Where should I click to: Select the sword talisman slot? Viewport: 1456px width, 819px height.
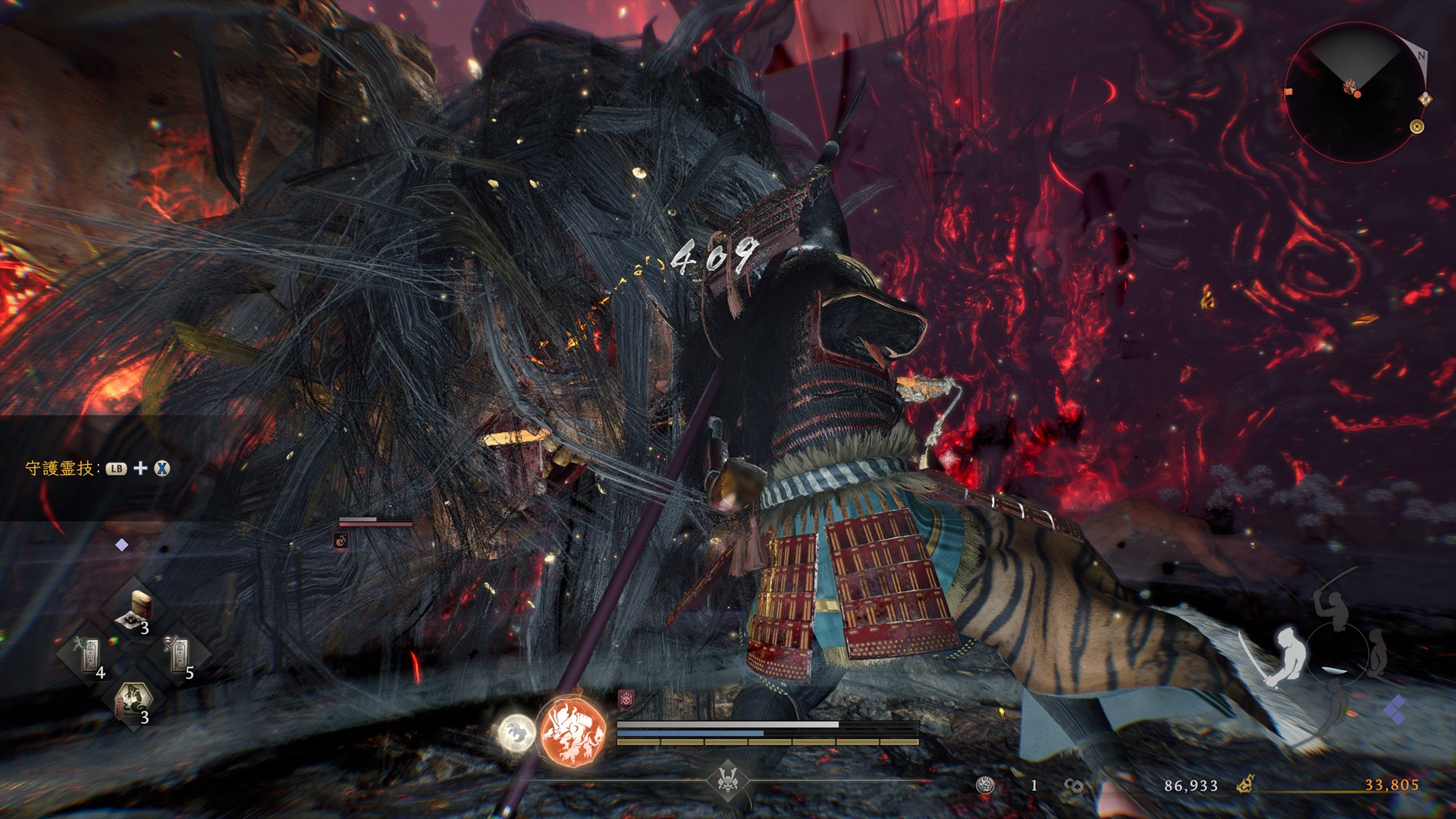coord(179,654)
